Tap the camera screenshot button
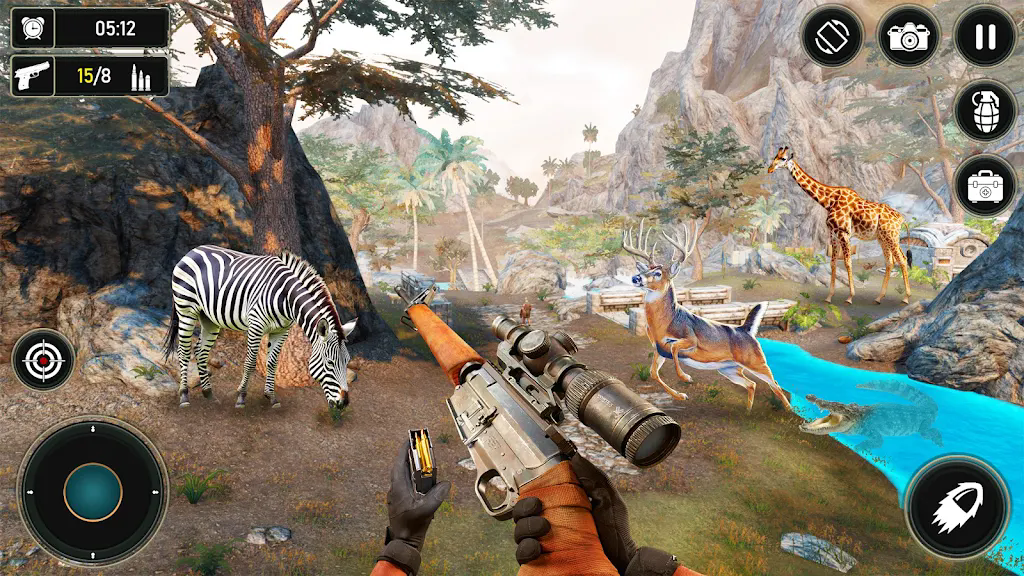This screenshot has height=576, width=1024. coord(908,36)
